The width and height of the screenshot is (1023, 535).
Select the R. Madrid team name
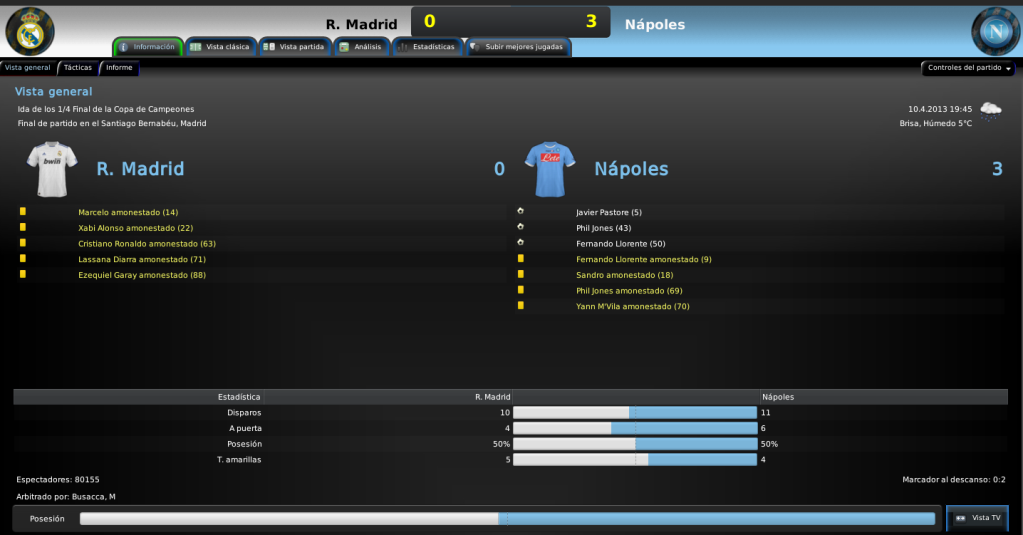click(x=140, y=169)
